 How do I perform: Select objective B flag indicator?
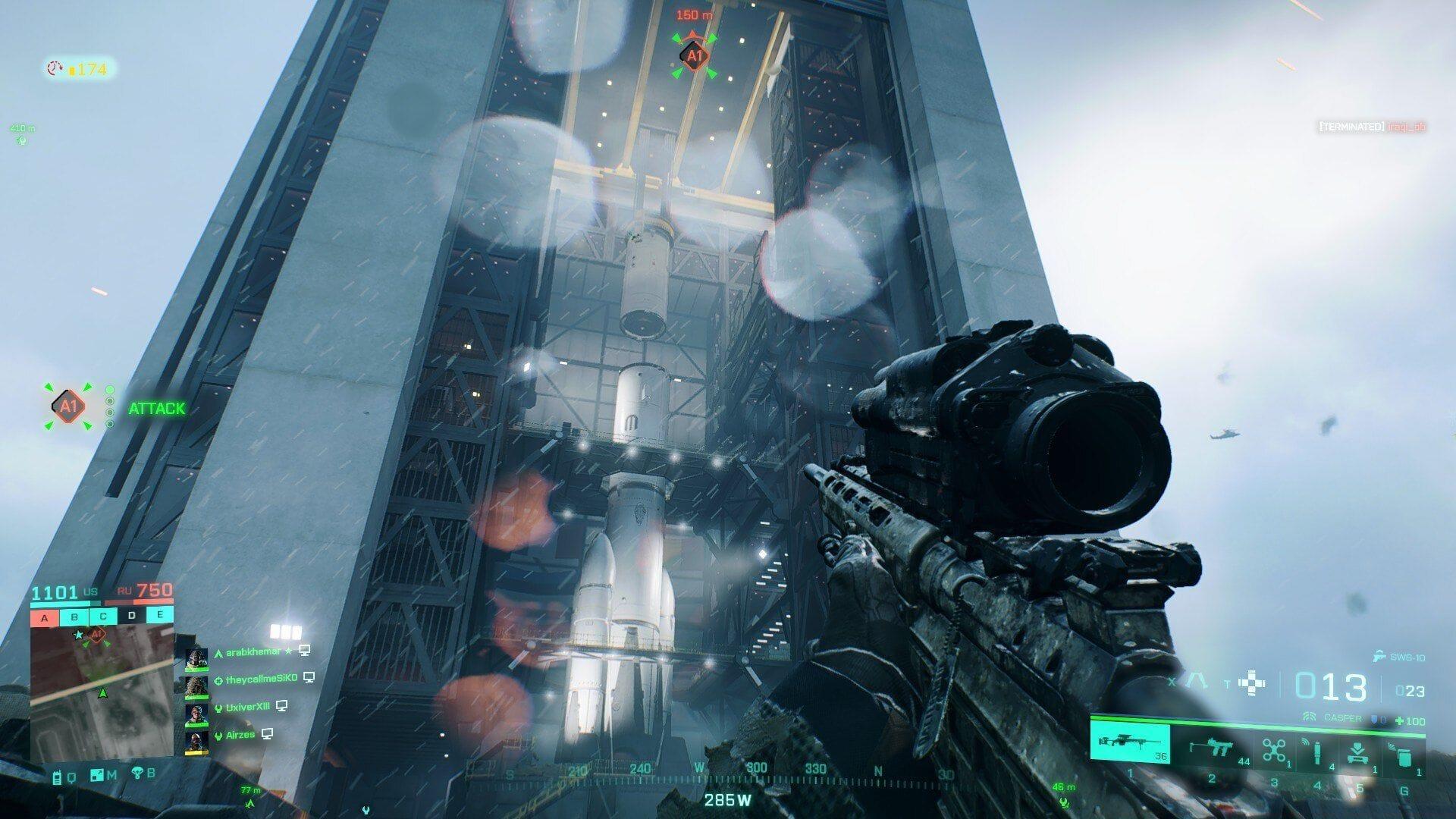[74, 617]
